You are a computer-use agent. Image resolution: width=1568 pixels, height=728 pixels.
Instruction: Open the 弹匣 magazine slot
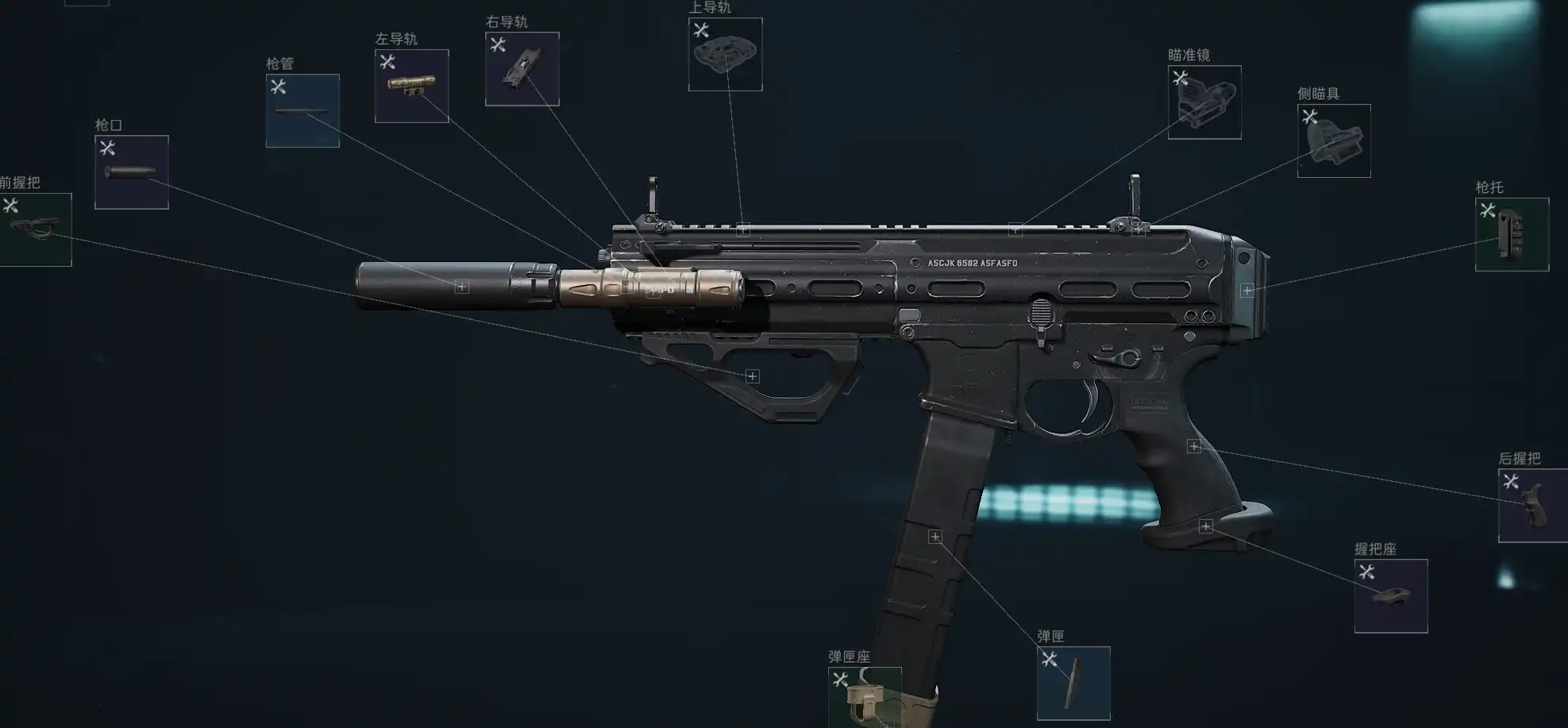[1073, 683]
